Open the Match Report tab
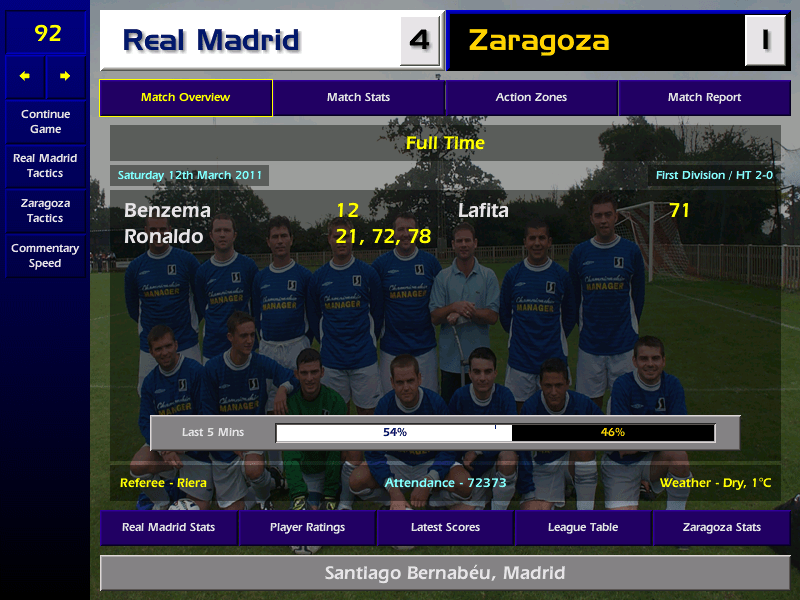 (x=704, y=98)
